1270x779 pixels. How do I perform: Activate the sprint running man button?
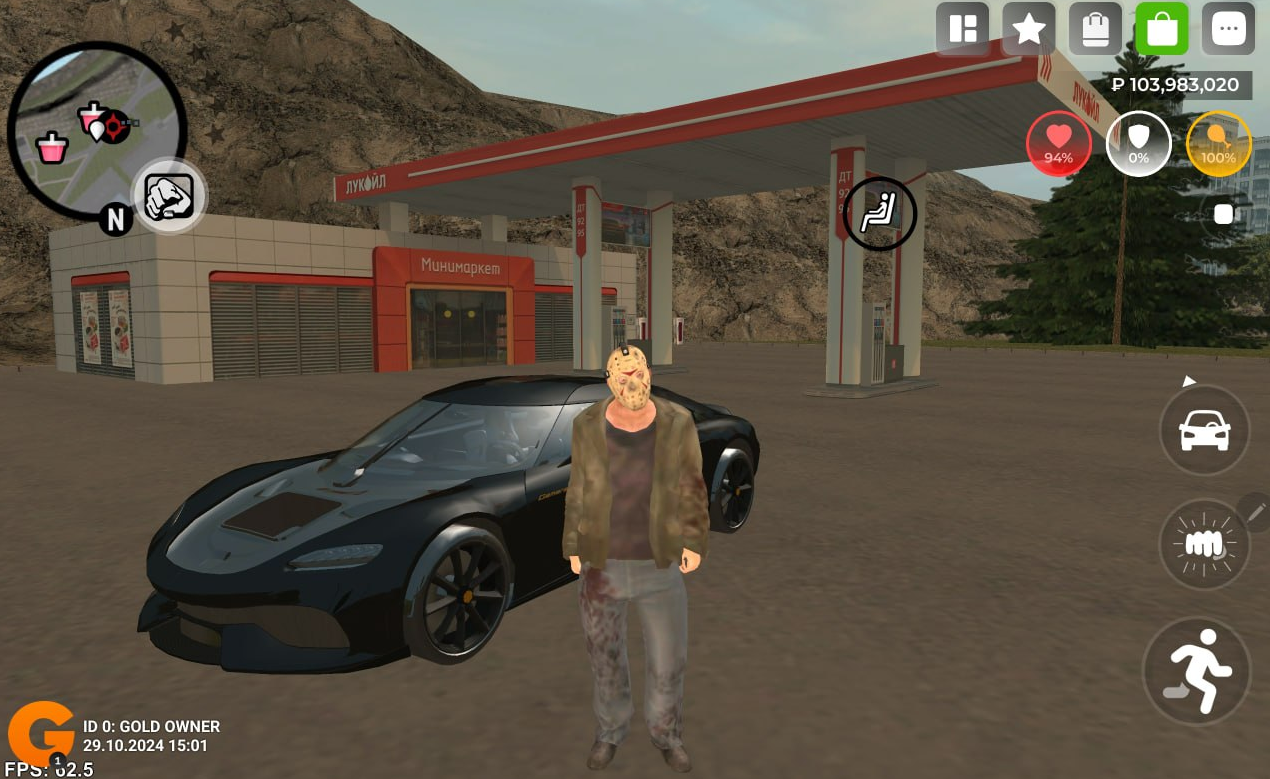coord(1197,670)
